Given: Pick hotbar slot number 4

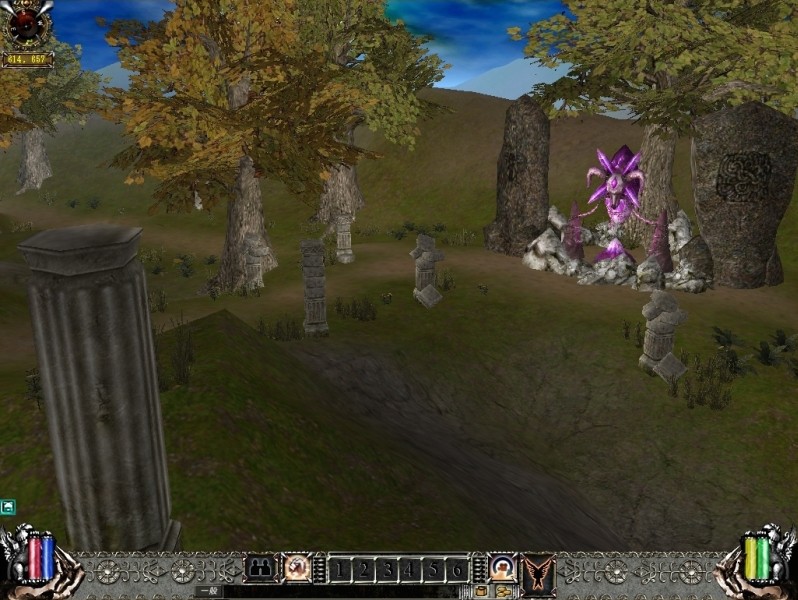Looking at the screenshot, I should coord(410,570).
